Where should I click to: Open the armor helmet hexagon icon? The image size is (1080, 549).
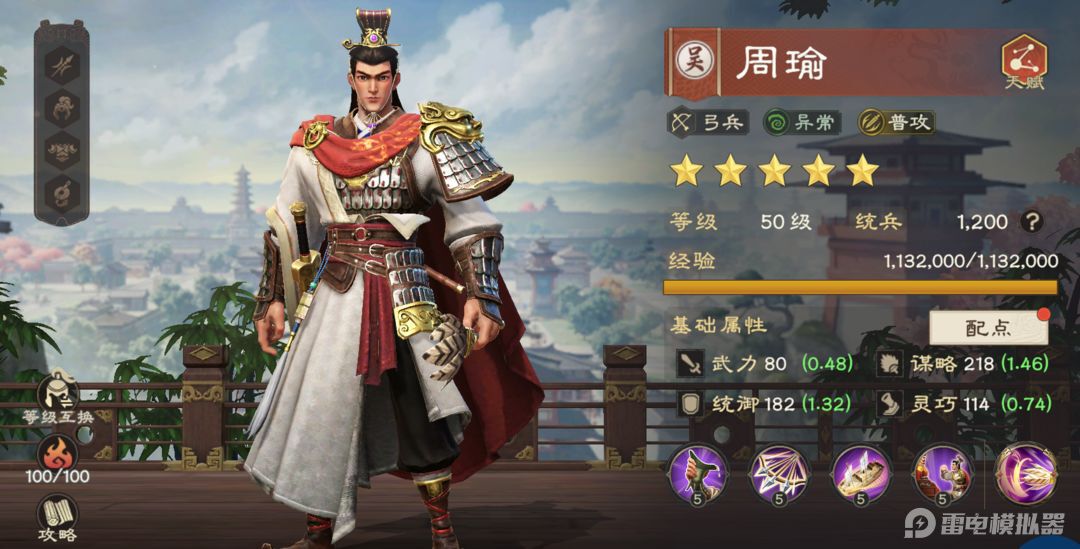tap(62, 105)
